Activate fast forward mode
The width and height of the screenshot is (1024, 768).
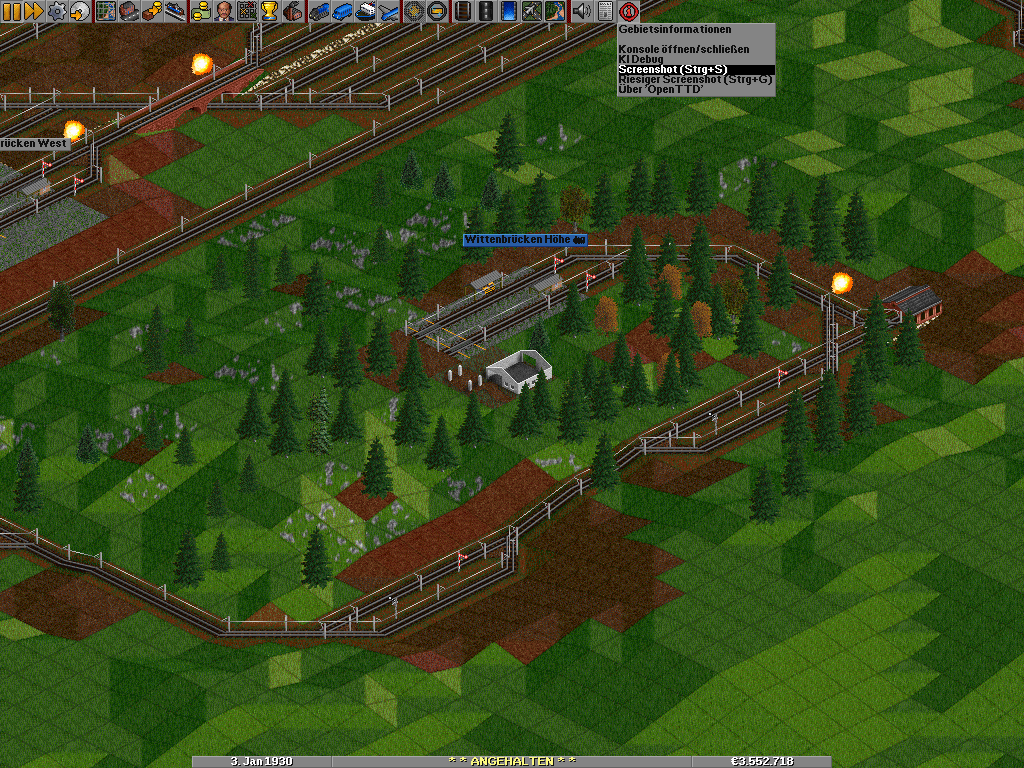click(33, 11)
